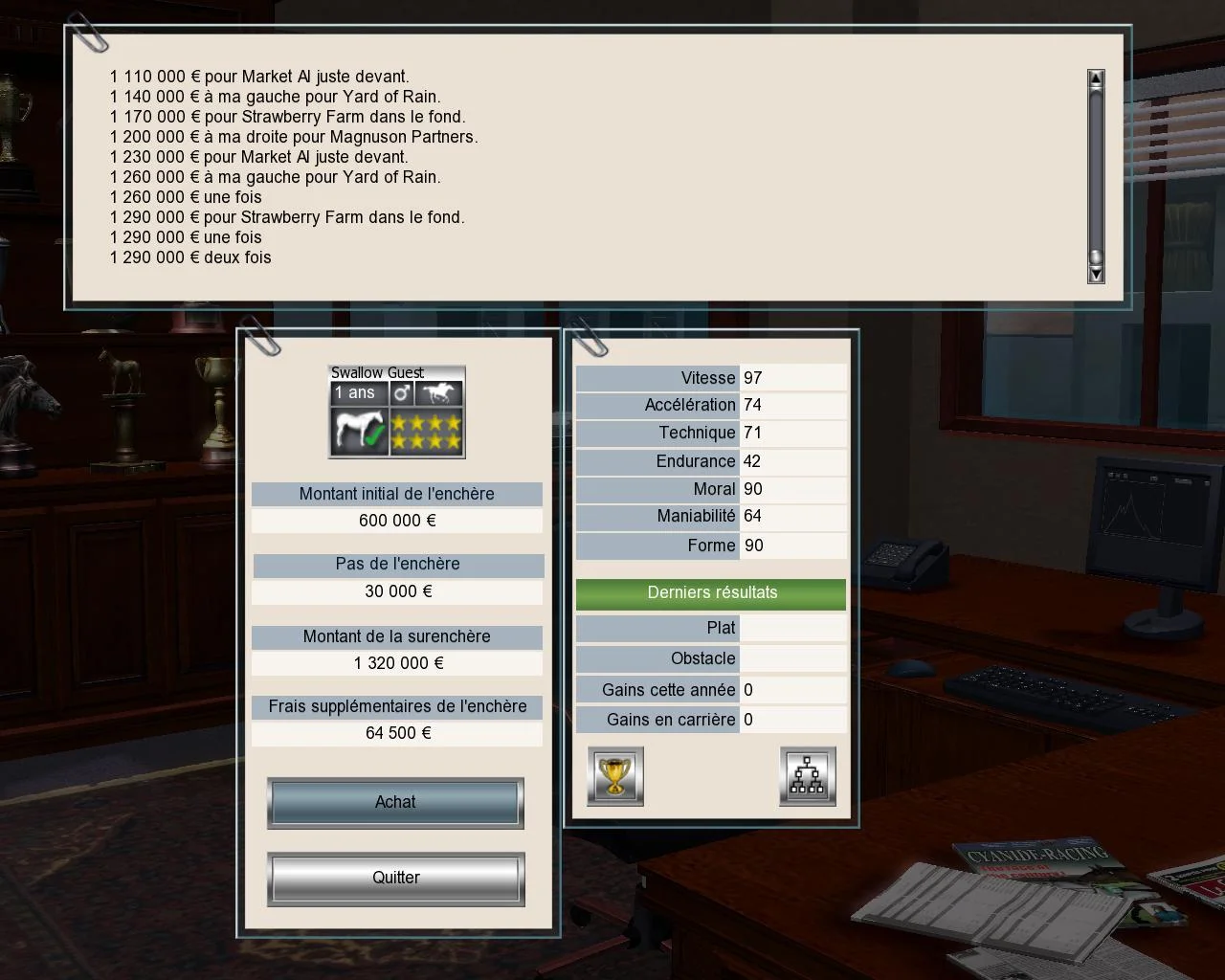The width and height of the screenshot is (1225, 980).
Task: Select the 1 ans age field
Action: 356,392
